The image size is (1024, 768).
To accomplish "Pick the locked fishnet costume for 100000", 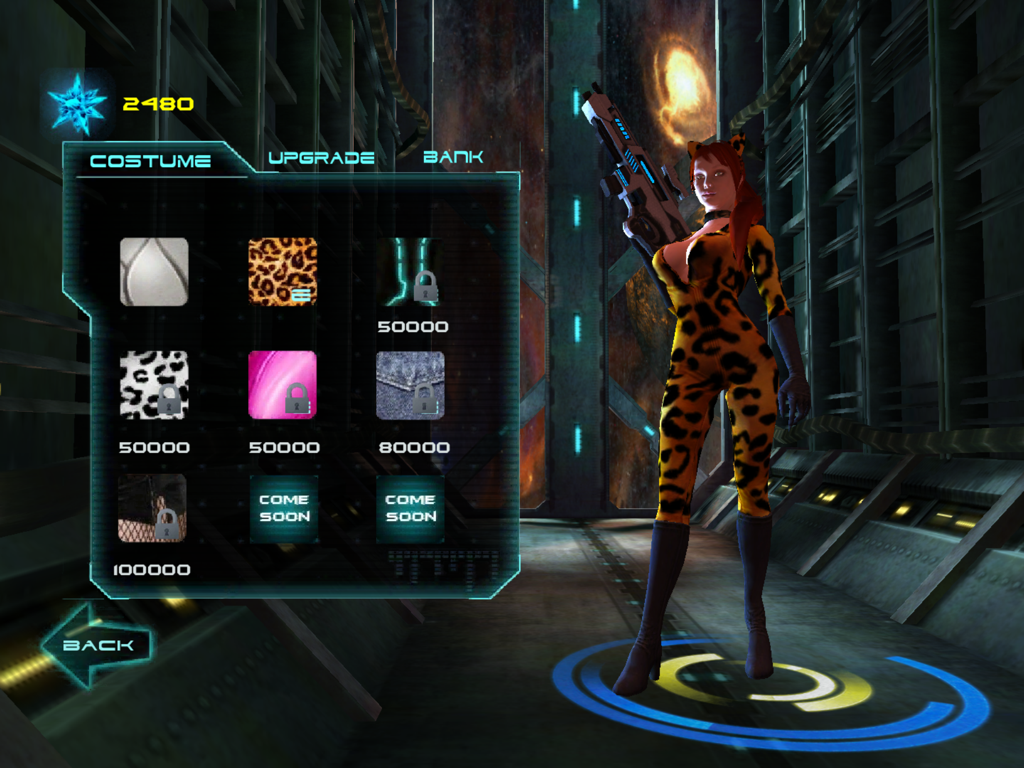I will (152, 509).
